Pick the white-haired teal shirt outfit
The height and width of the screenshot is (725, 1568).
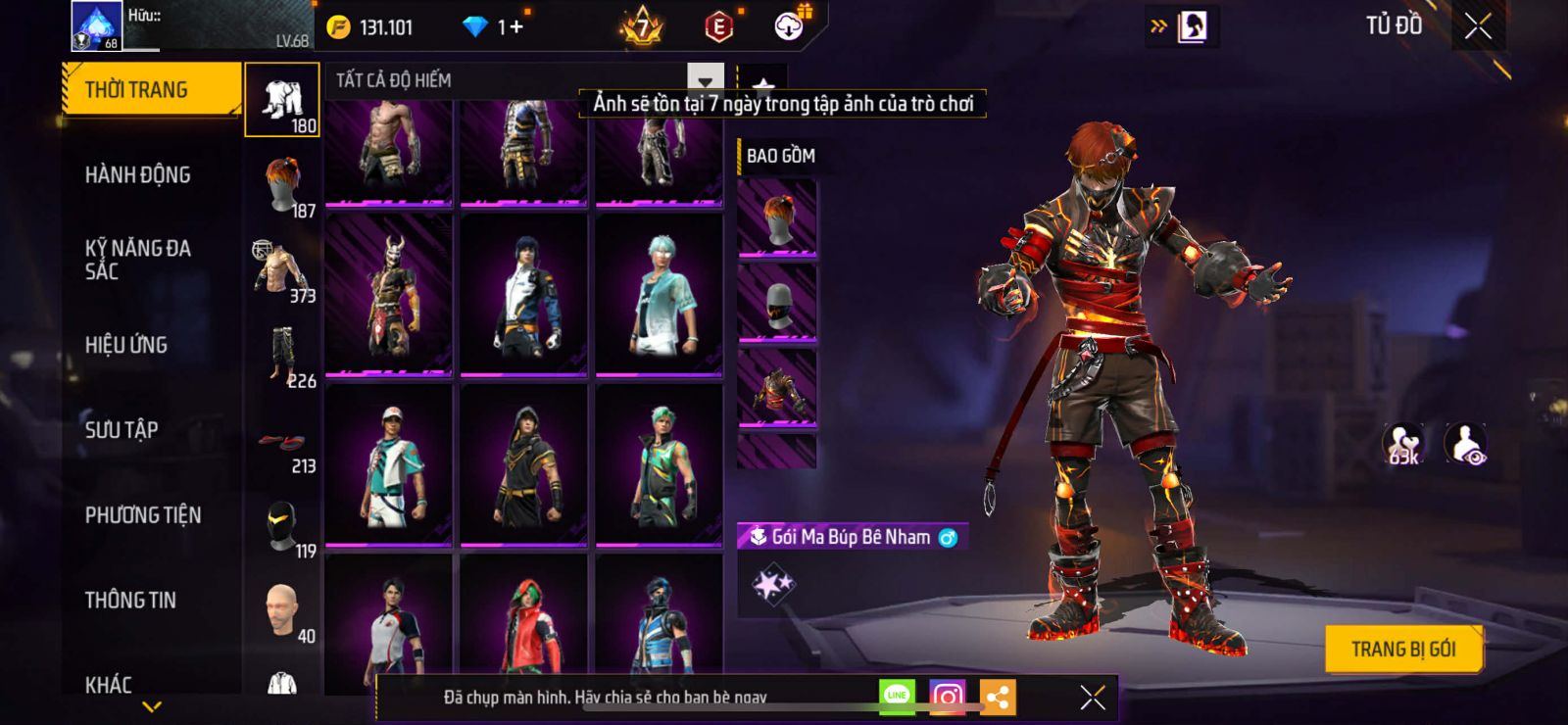[x=659, y=294]
